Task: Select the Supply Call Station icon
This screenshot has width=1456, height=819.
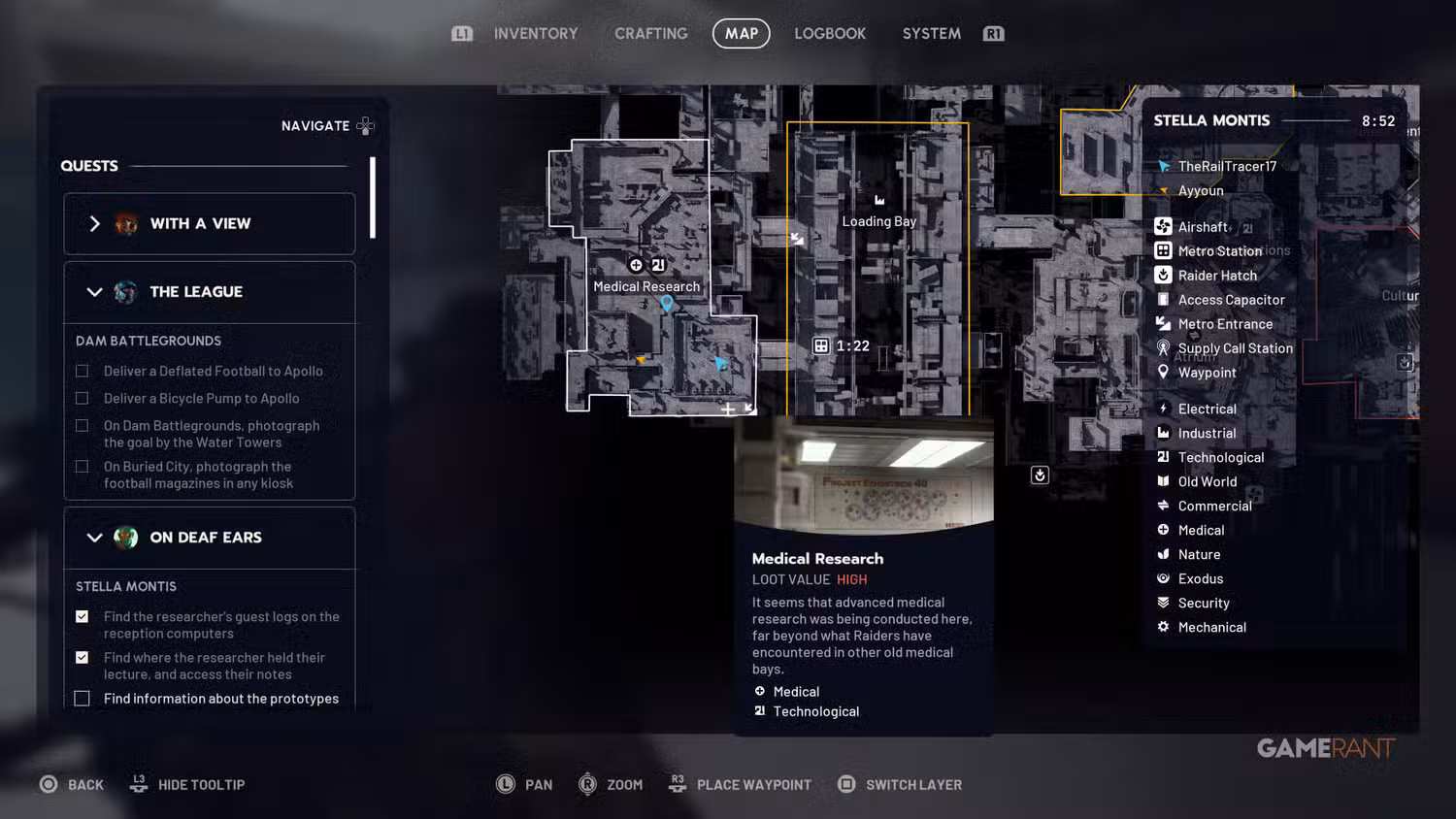Action: (1164, 348)
